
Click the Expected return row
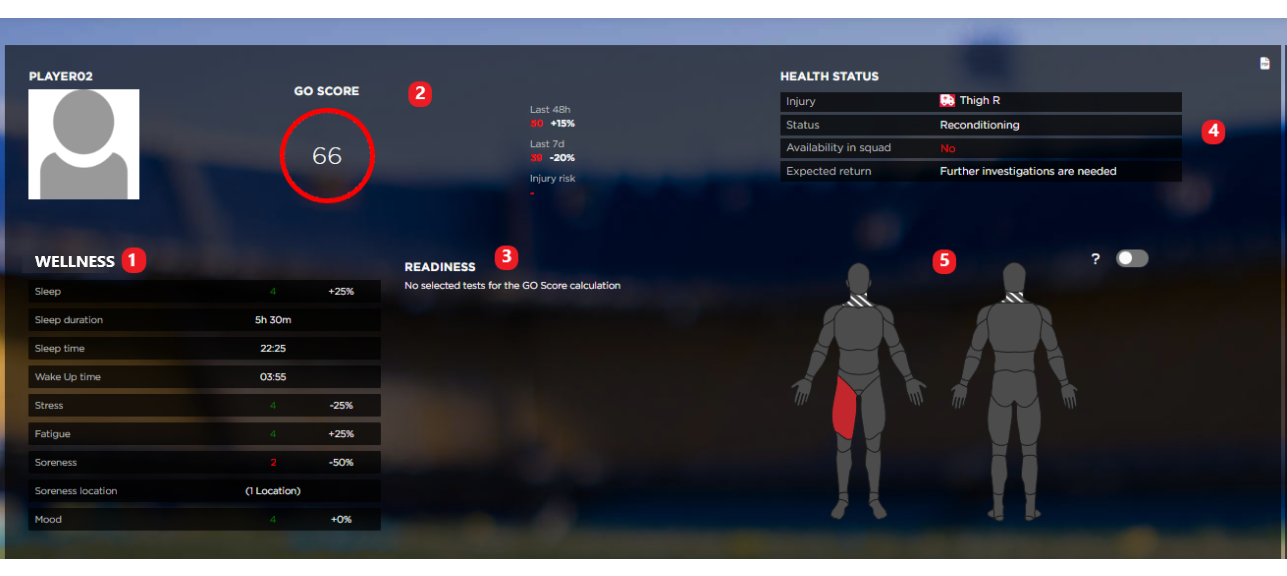(980, 171)
